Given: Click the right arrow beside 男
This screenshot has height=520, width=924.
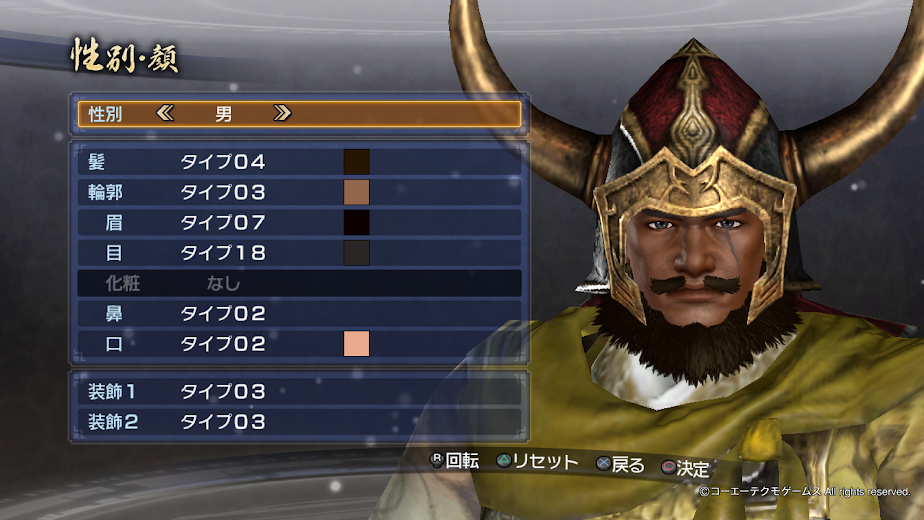Looking at the screenshot, I should coord(282,113).
